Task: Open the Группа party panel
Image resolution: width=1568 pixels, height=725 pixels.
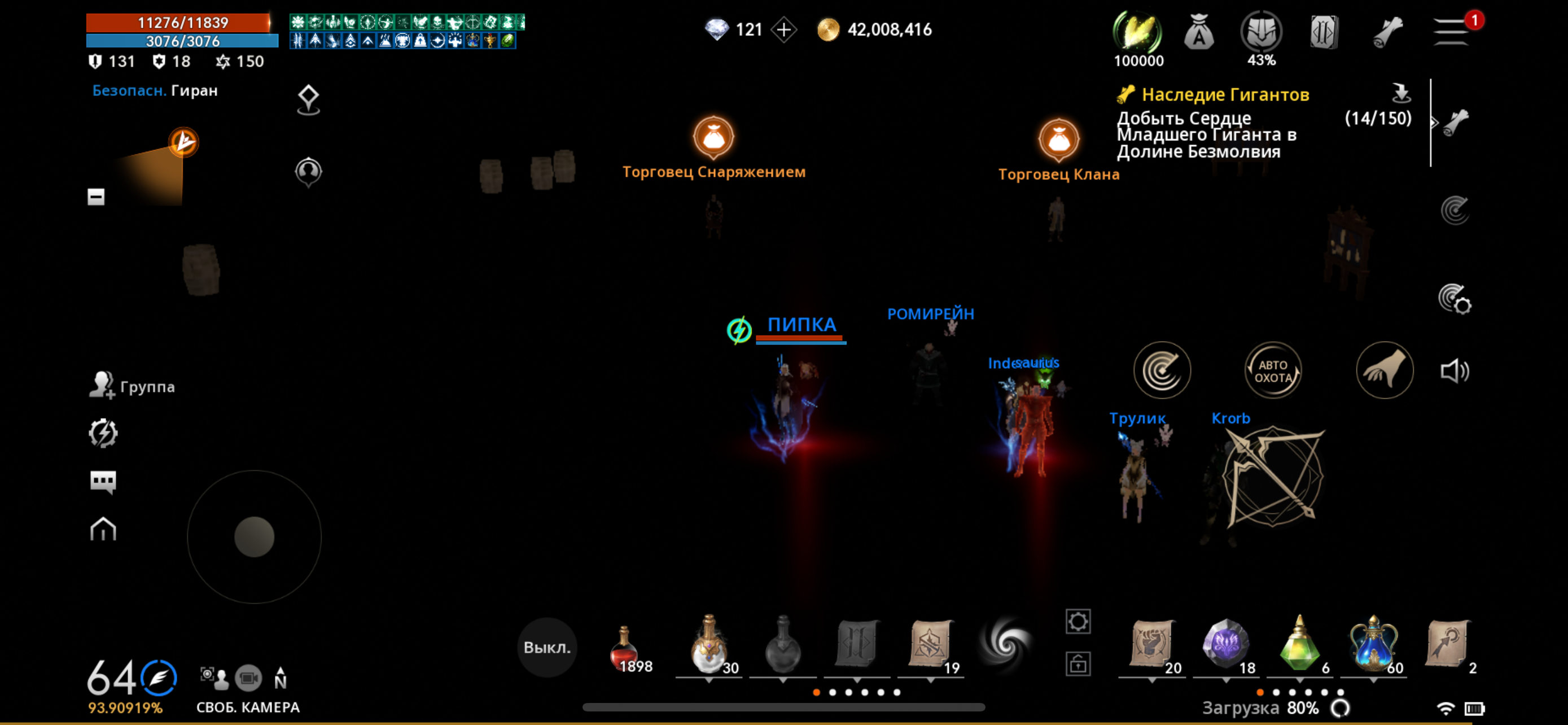Action: coord(132,387)
